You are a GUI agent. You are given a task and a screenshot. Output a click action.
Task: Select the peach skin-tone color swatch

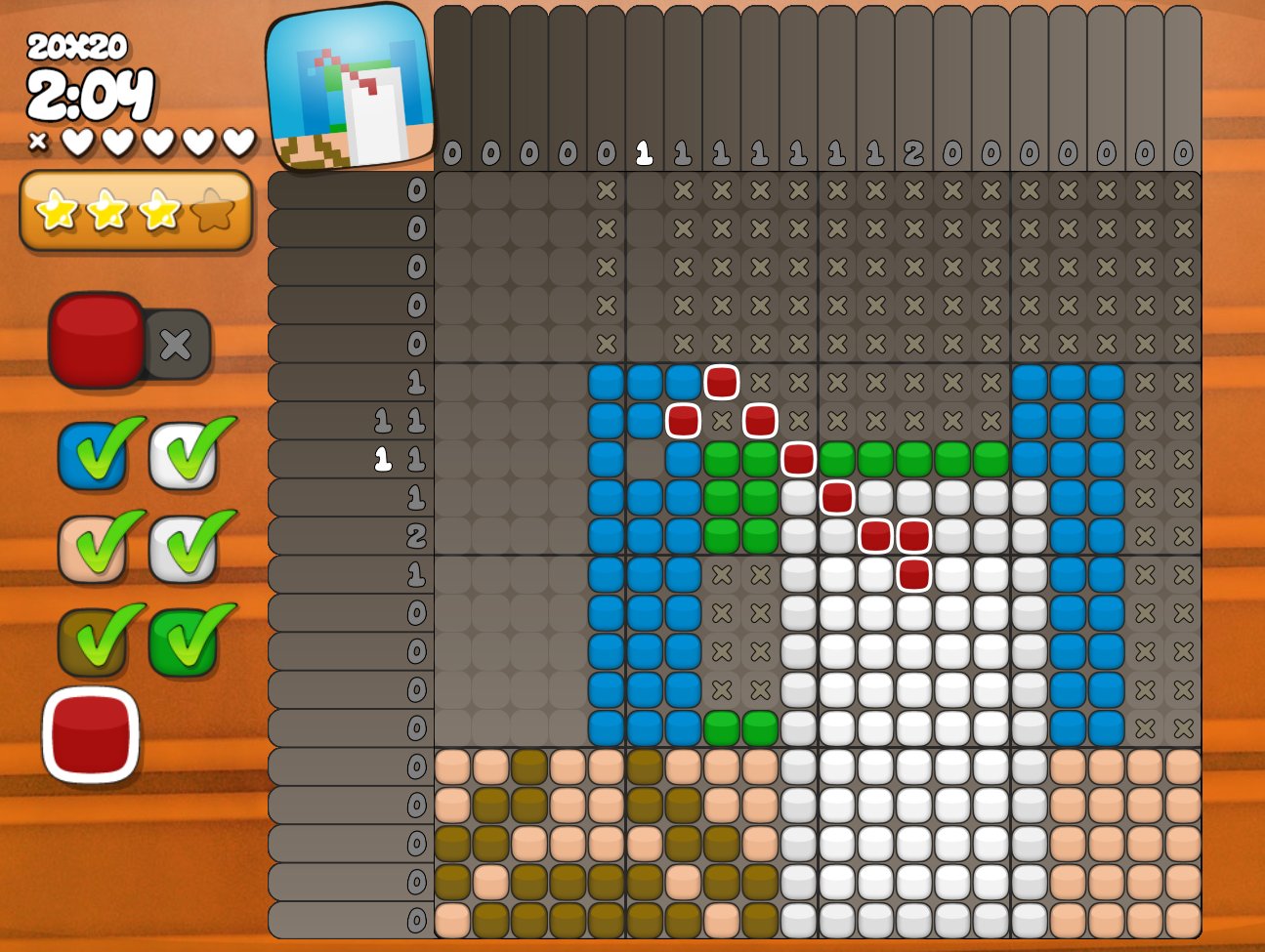[x=93, y=548]
